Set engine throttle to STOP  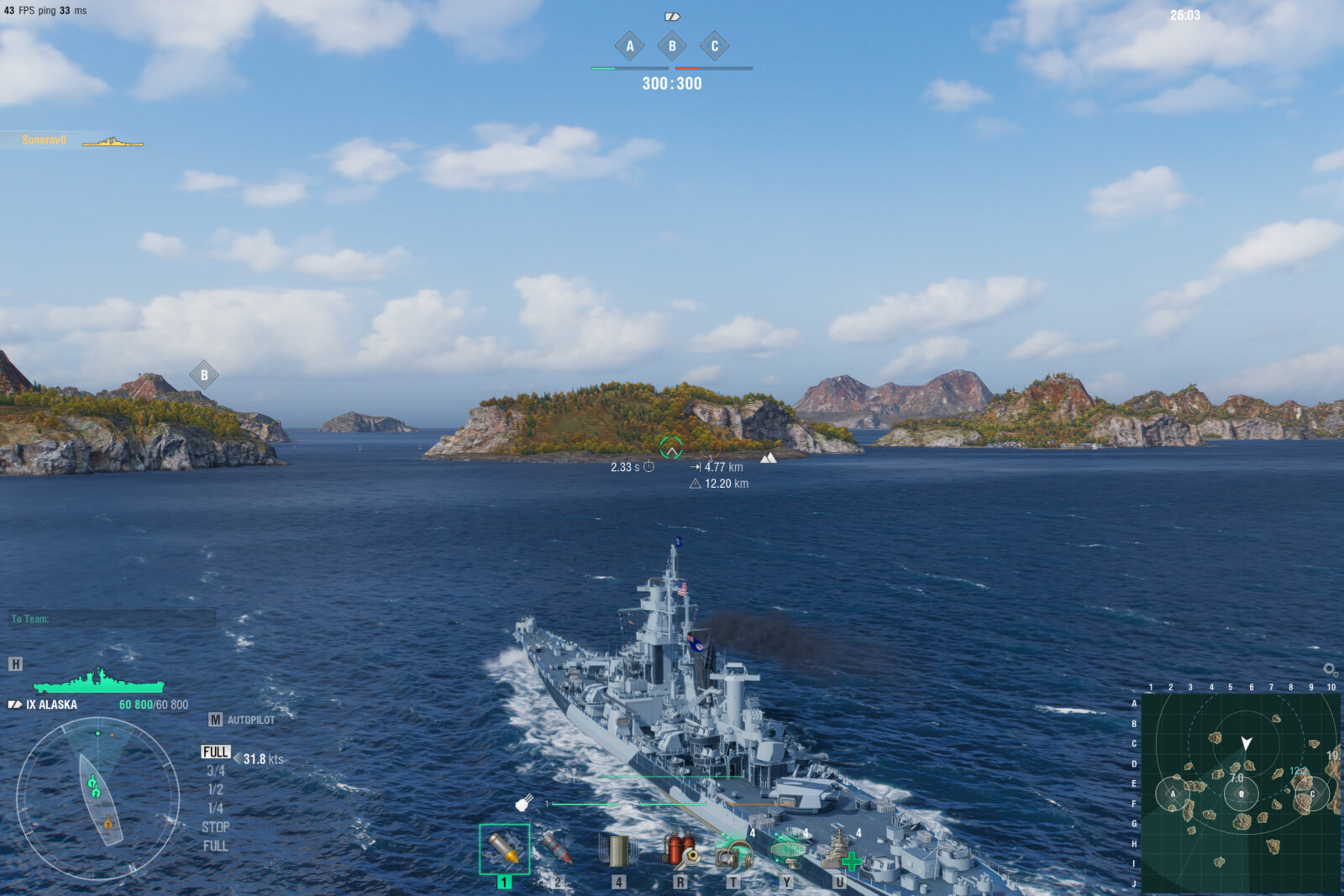tap(216, 826)
